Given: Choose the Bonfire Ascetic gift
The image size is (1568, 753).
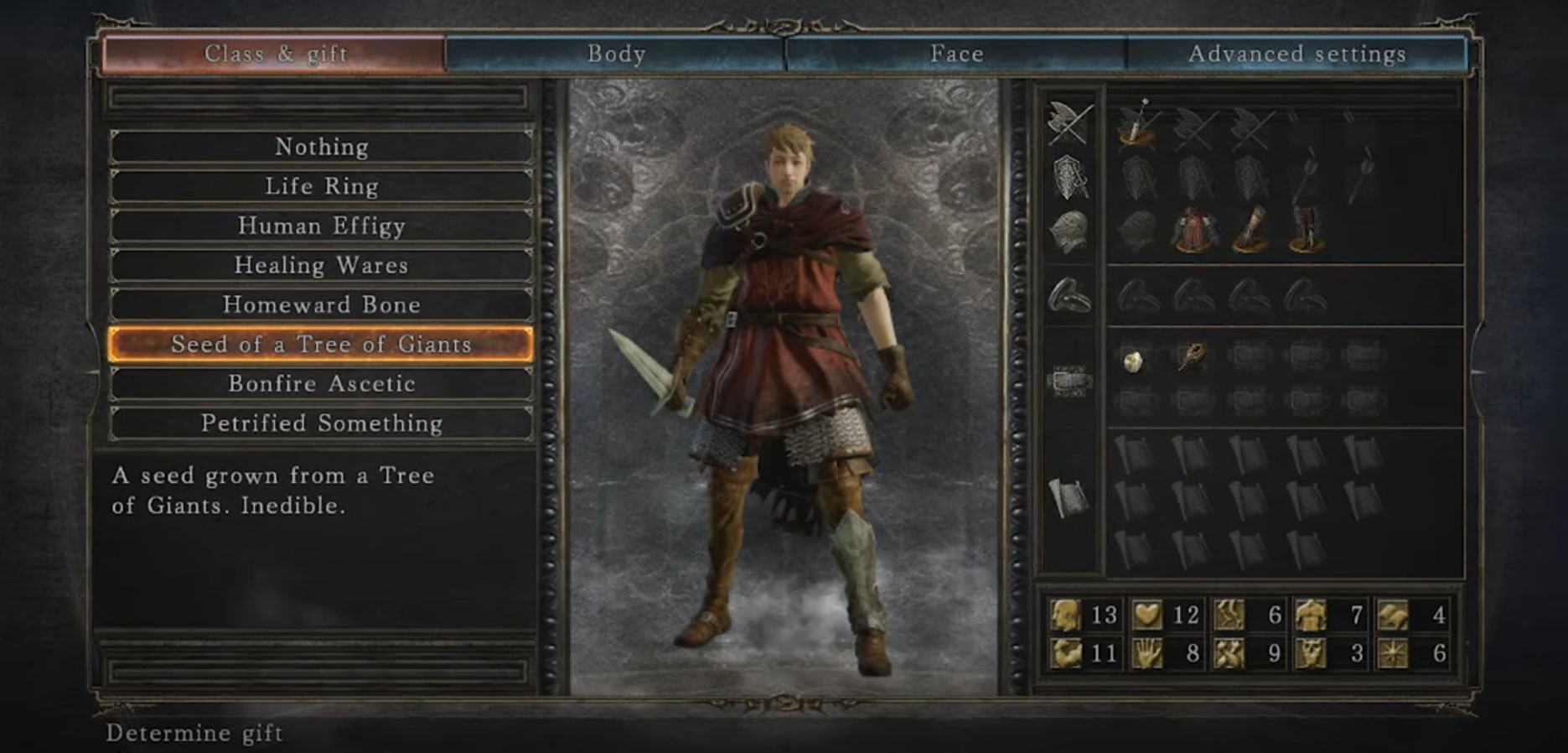Looking at the screenshot, I should 321,383.
